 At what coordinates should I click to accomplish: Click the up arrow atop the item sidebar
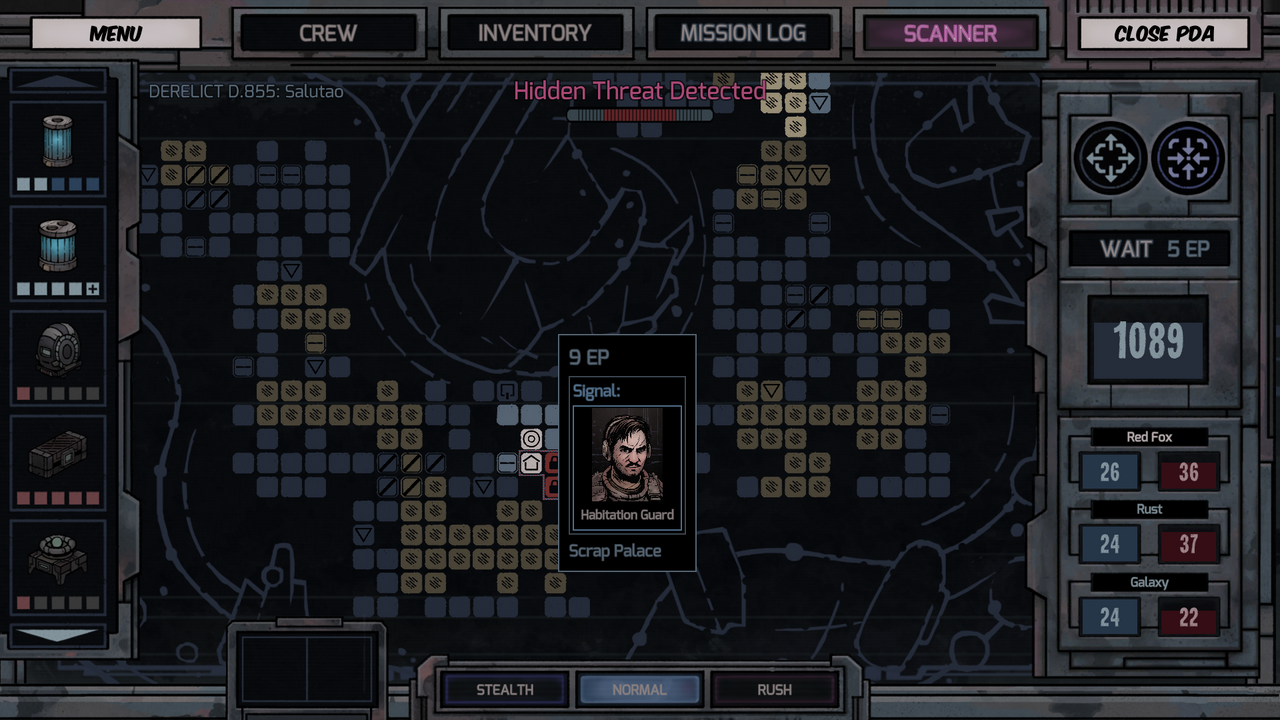click(57, 82)
